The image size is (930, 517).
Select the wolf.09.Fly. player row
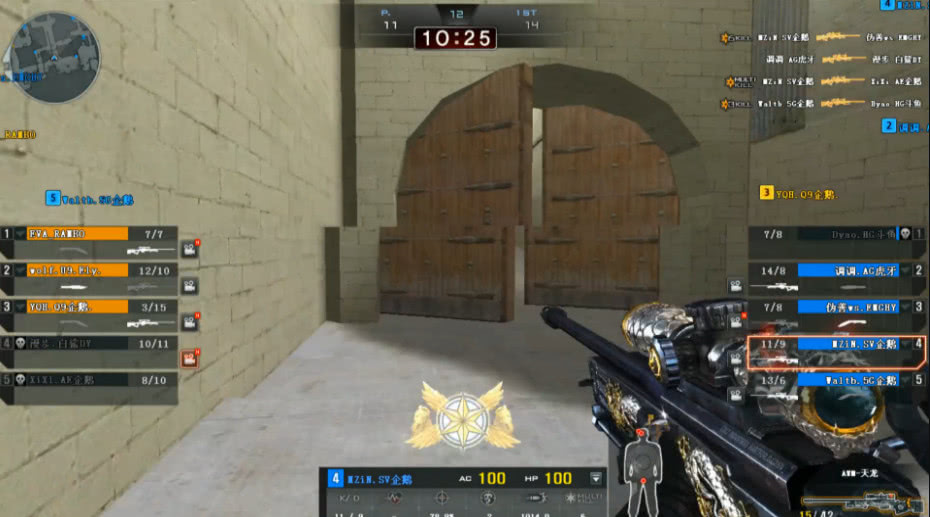click(79, 270)
